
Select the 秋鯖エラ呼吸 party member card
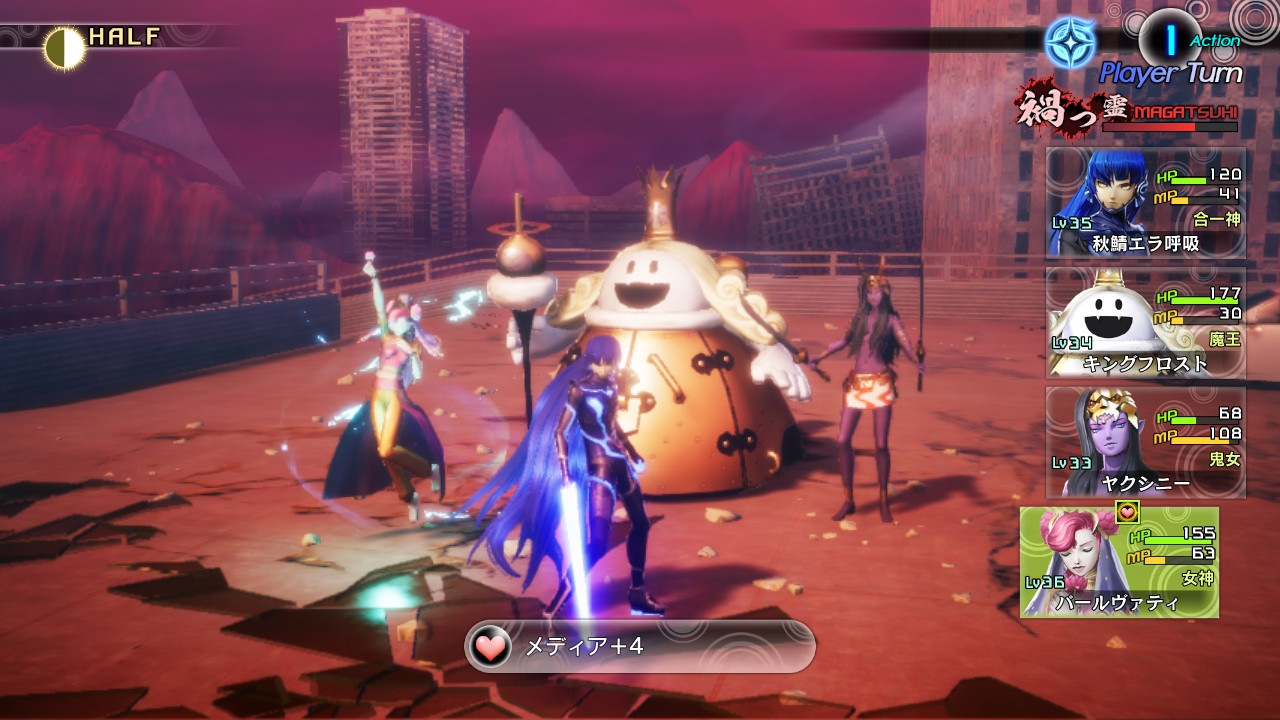[1146, 202]
